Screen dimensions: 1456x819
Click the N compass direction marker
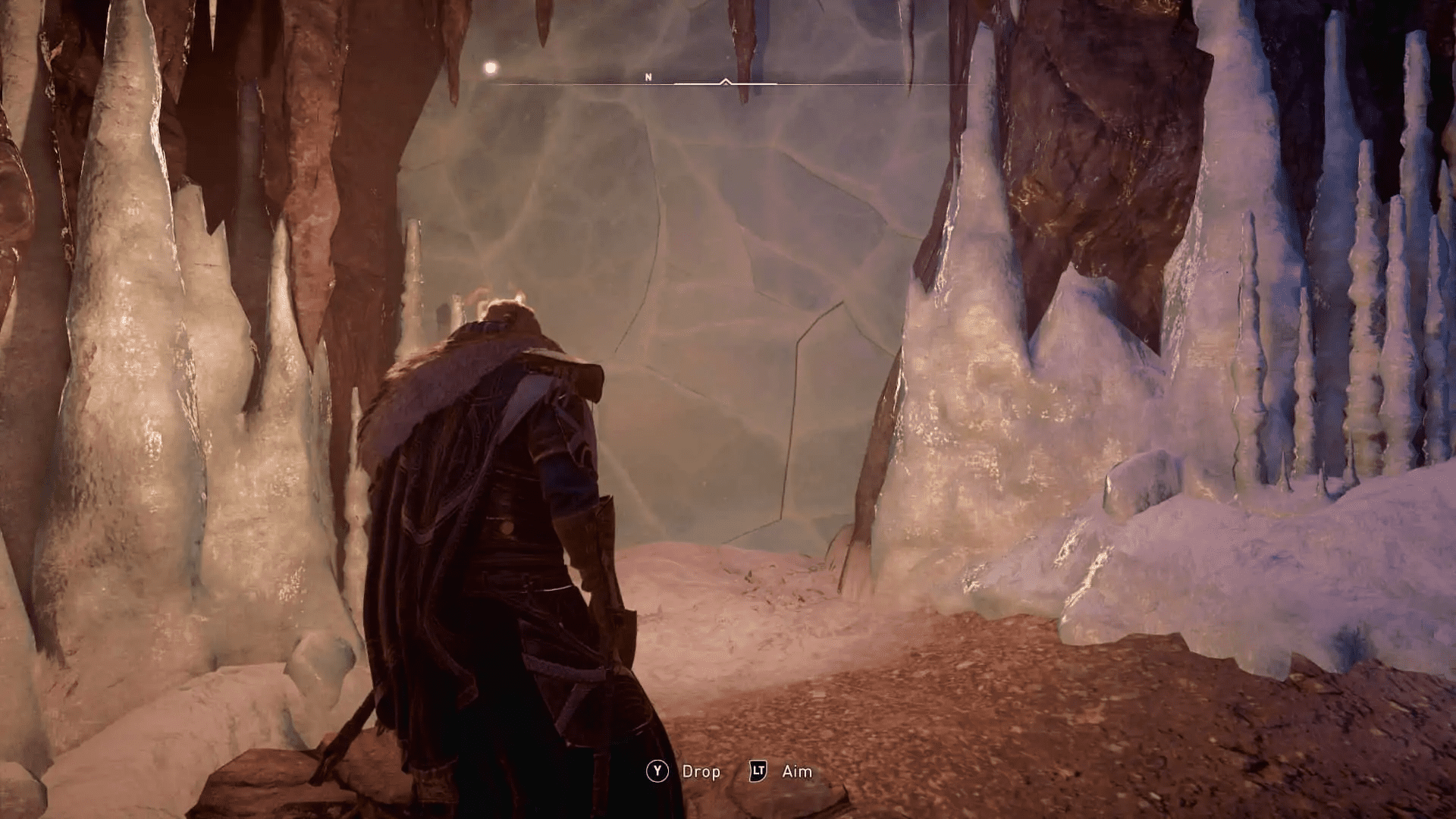648,76
